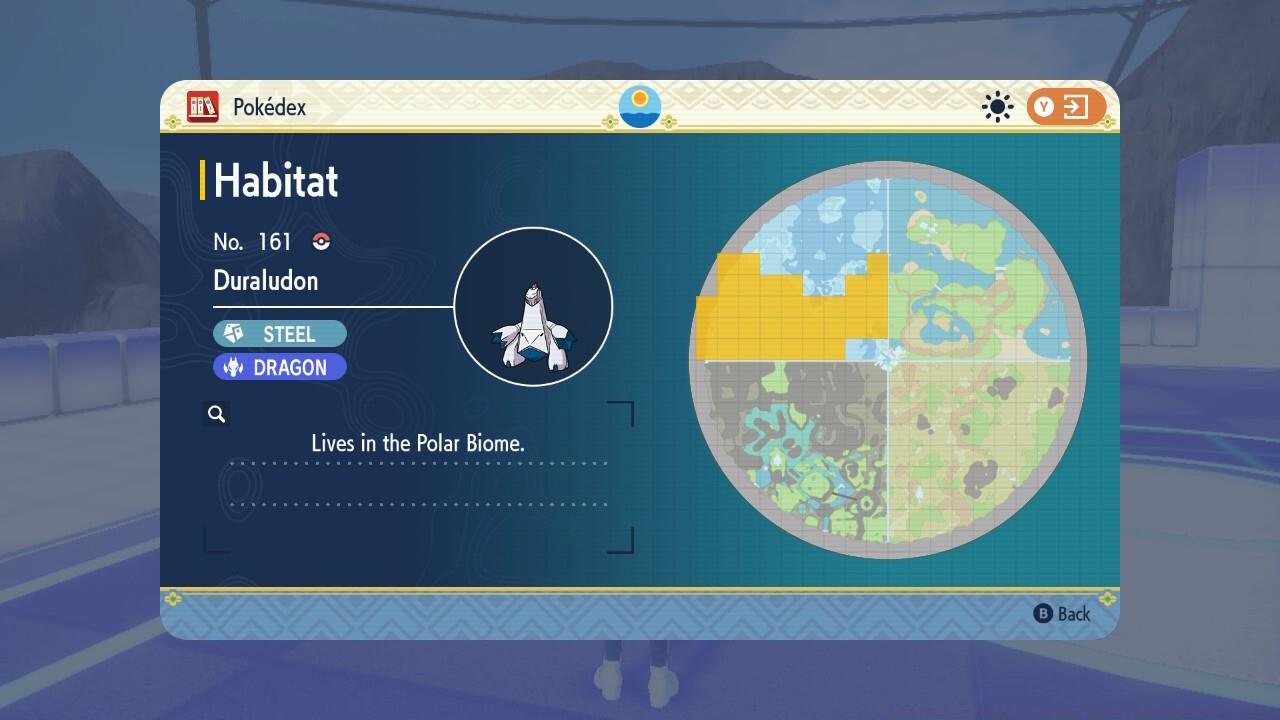Click the Duraludon portrait circle

[533, 307]
